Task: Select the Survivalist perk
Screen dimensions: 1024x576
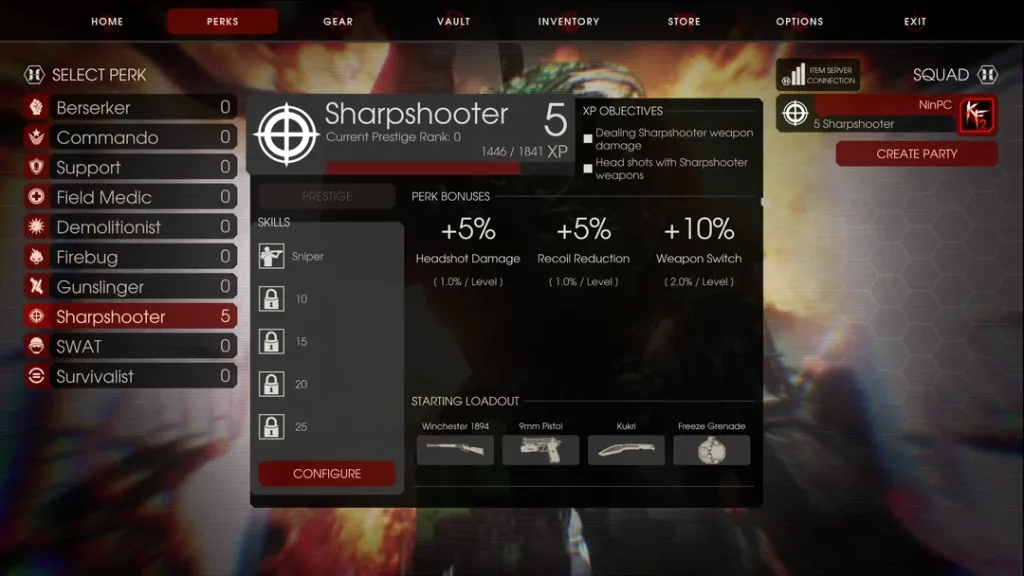Action: (131, 377)
